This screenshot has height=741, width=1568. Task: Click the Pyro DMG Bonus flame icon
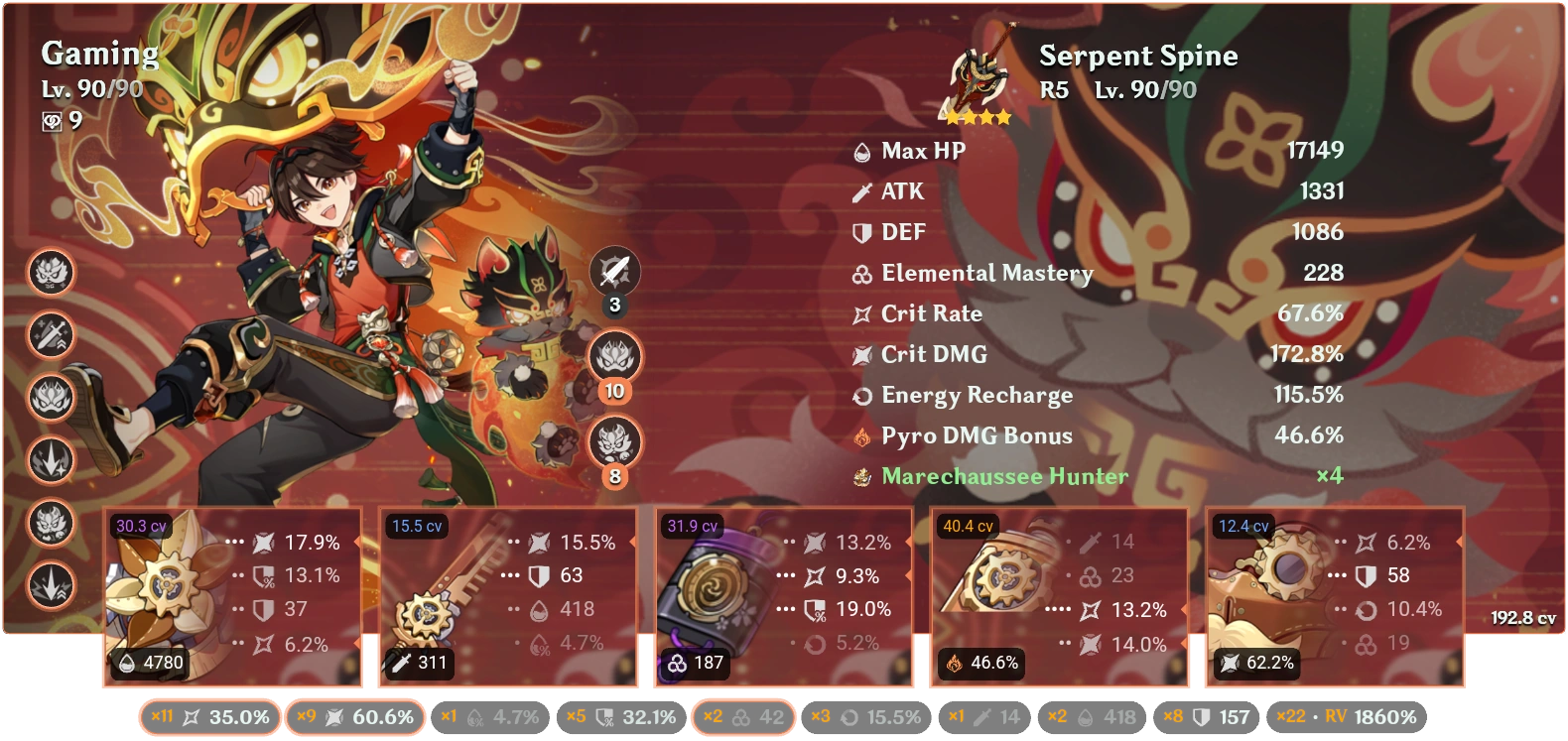coord(860,434)
